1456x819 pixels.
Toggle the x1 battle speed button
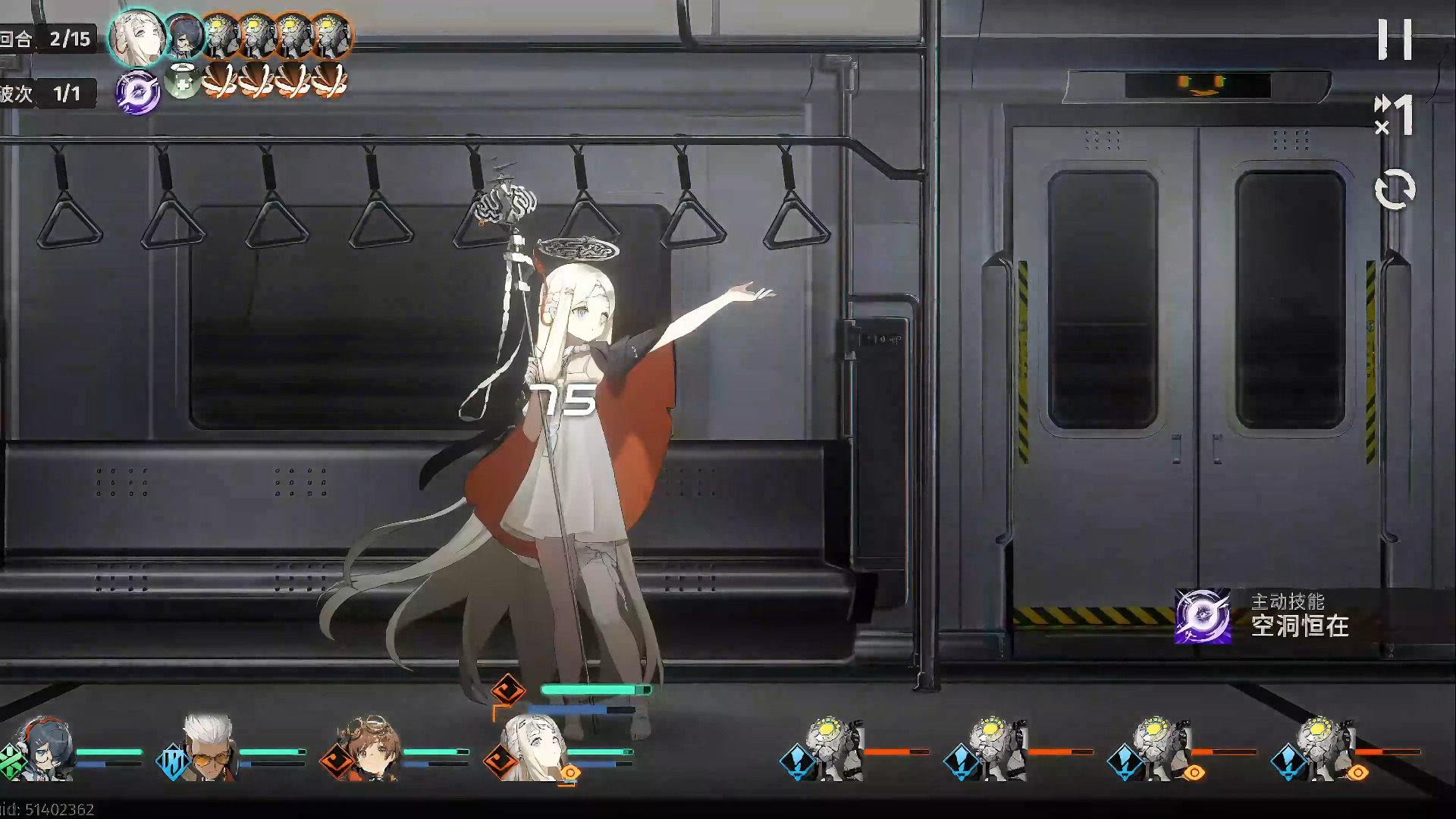[x=1394, y=115]
